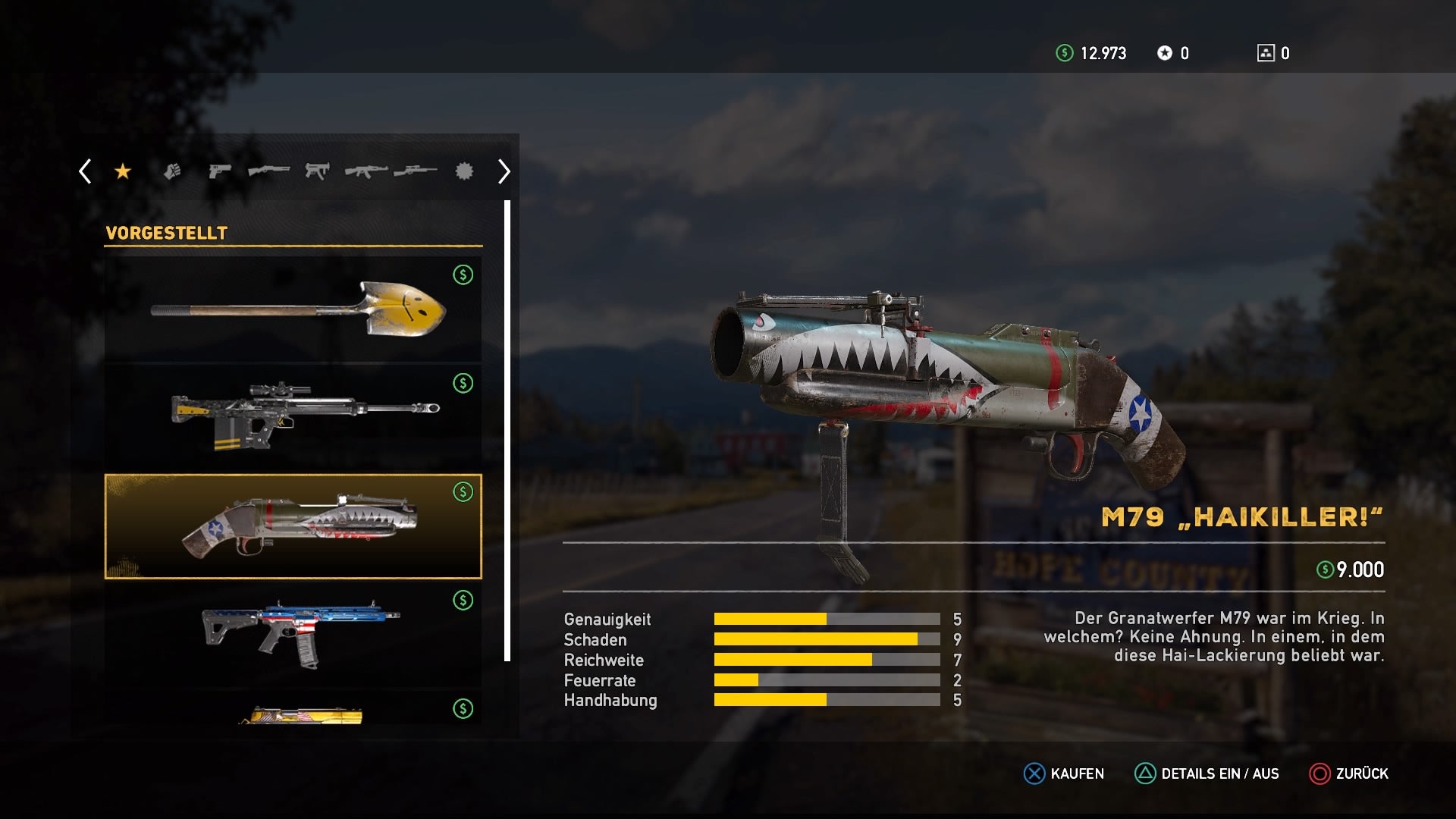Open the explosives category icon
1456x819 pixels.
[463, 171]
